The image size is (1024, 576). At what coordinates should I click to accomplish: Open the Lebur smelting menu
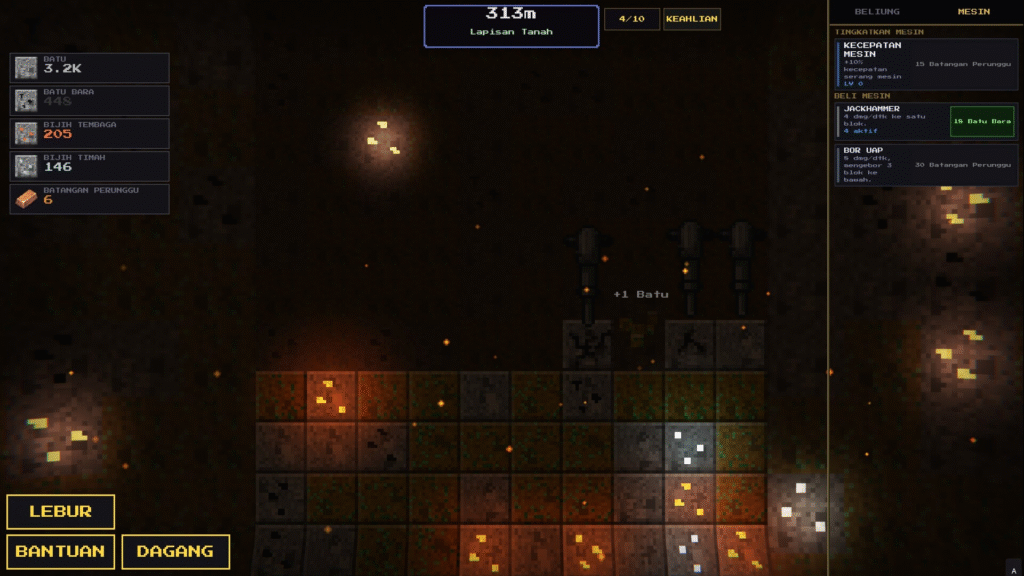[x=60, y=512]
